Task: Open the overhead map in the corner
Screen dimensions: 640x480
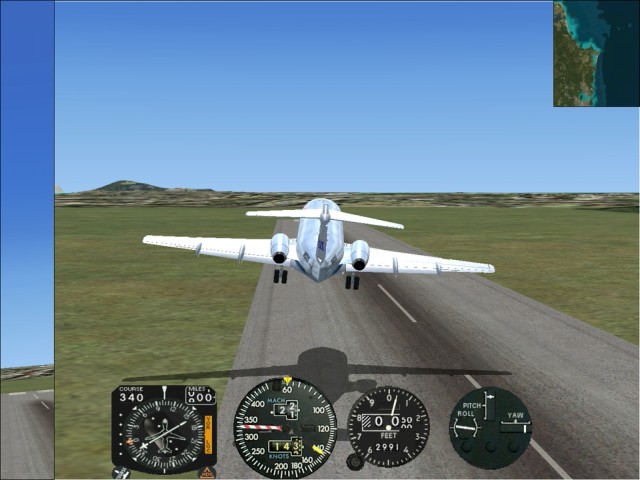Action: 596,53
